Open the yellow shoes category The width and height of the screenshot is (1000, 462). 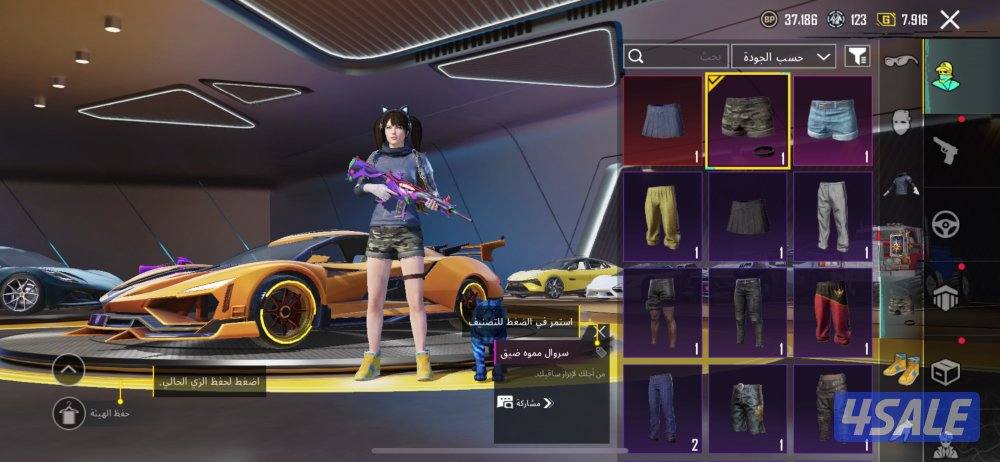coord(900,366)
